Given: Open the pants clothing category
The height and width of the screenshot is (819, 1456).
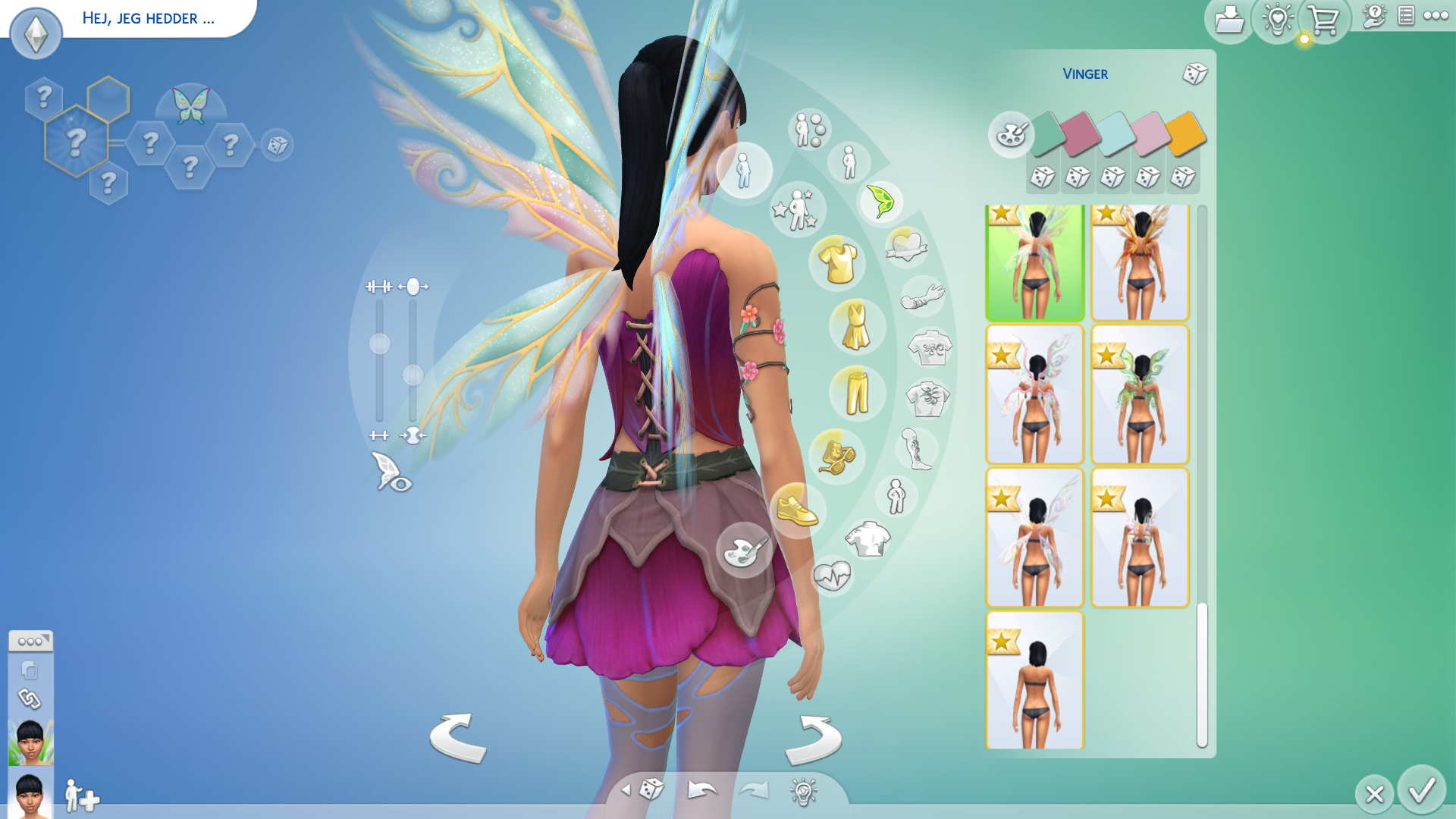Looking at the screenshot, I should (857, 393).
